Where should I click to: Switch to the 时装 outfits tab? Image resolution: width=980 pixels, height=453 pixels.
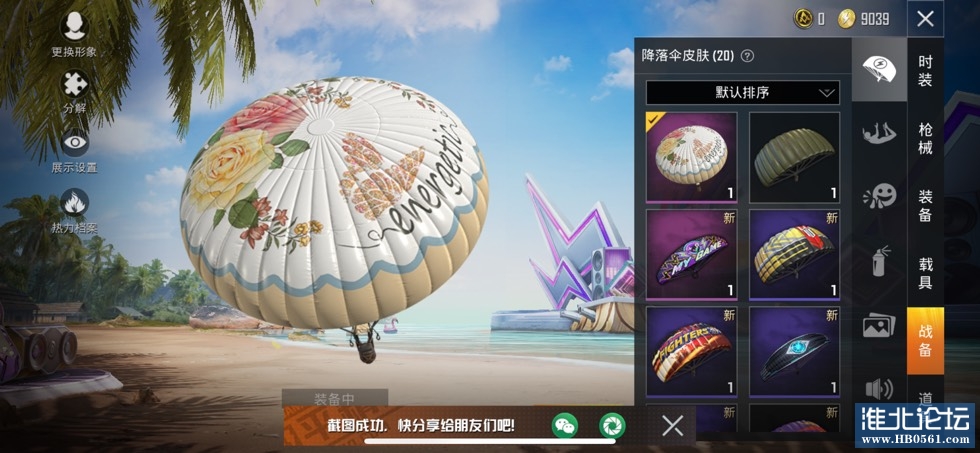pos(925,69)
